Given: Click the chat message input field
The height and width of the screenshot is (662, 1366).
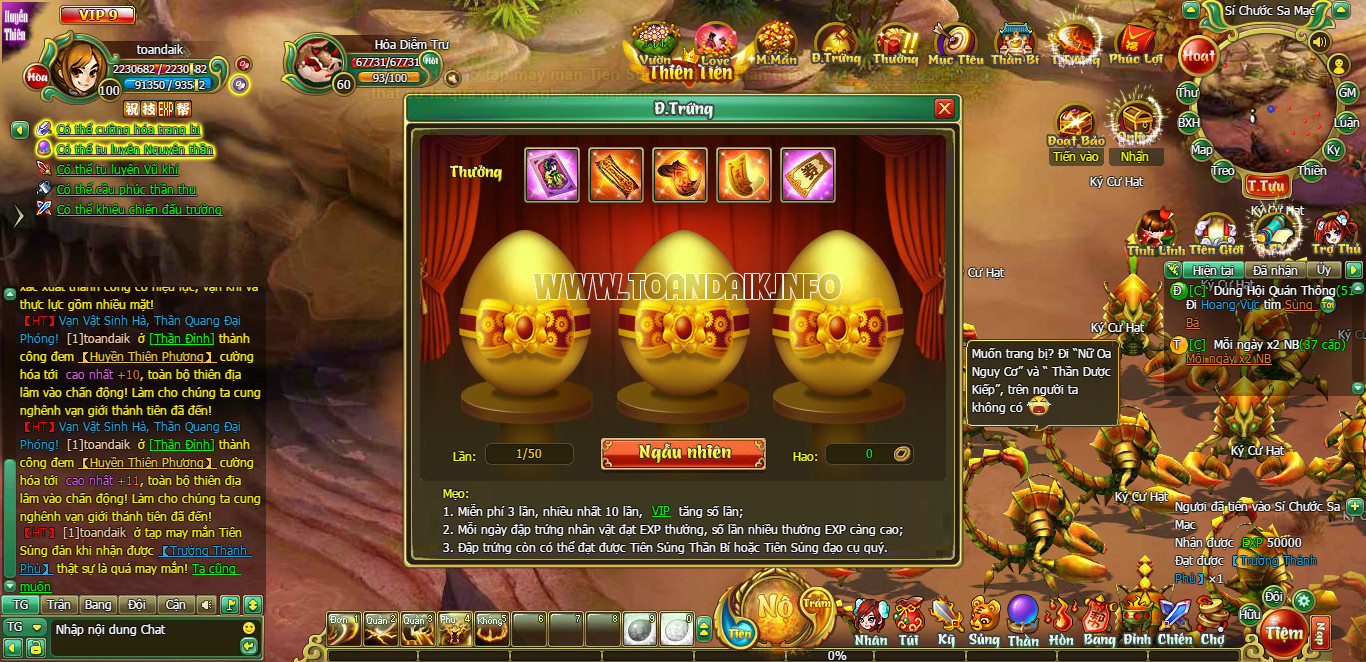Looking at the screenshot, I should [140, 629].
